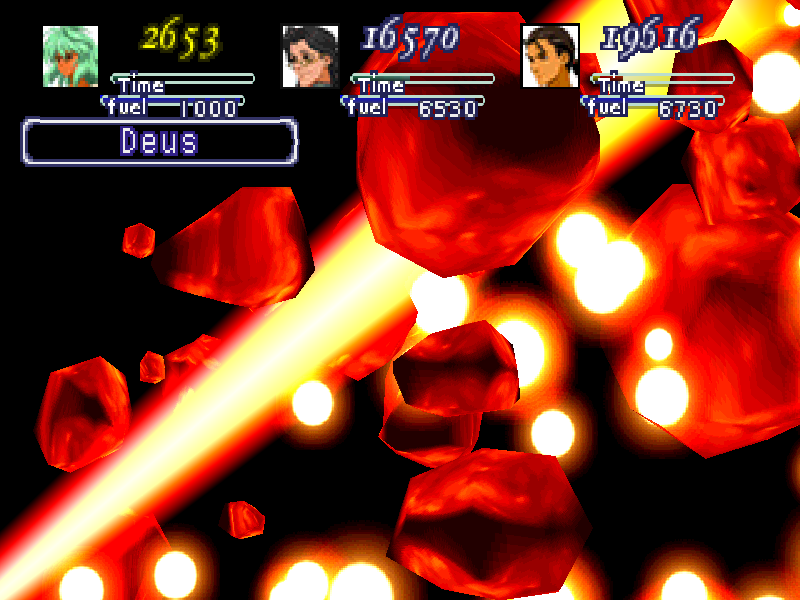Select the green-haired character portrait
Image resolution: width=800 pixels, height=600 pixels.
[70, 56]
